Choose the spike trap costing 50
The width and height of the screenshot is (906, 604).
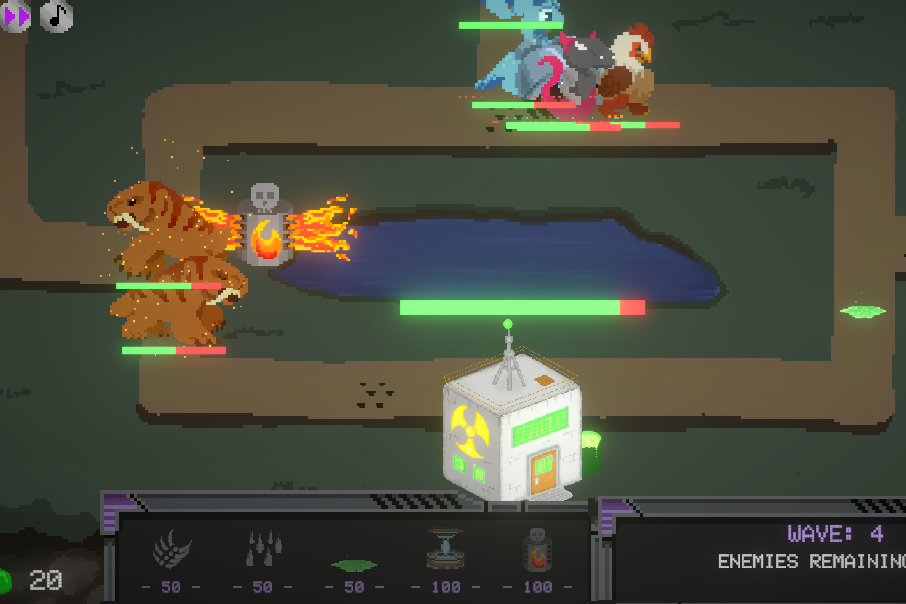point(263,549)
